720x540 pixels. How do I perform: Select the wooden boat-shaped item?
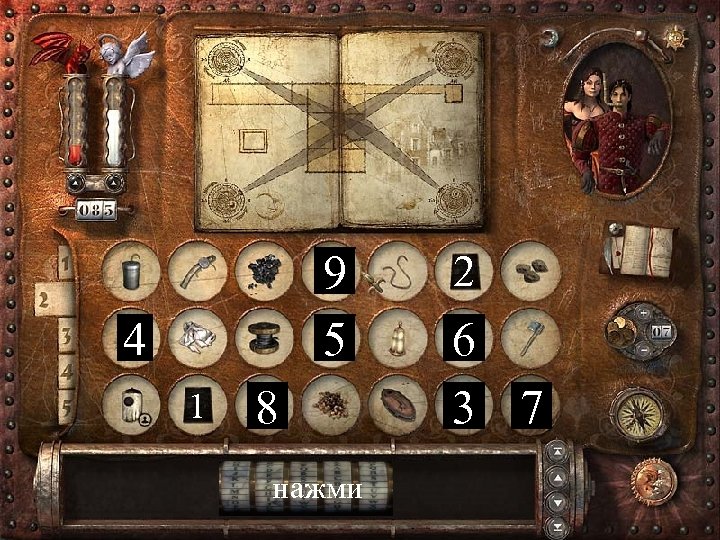pos(397,405)
